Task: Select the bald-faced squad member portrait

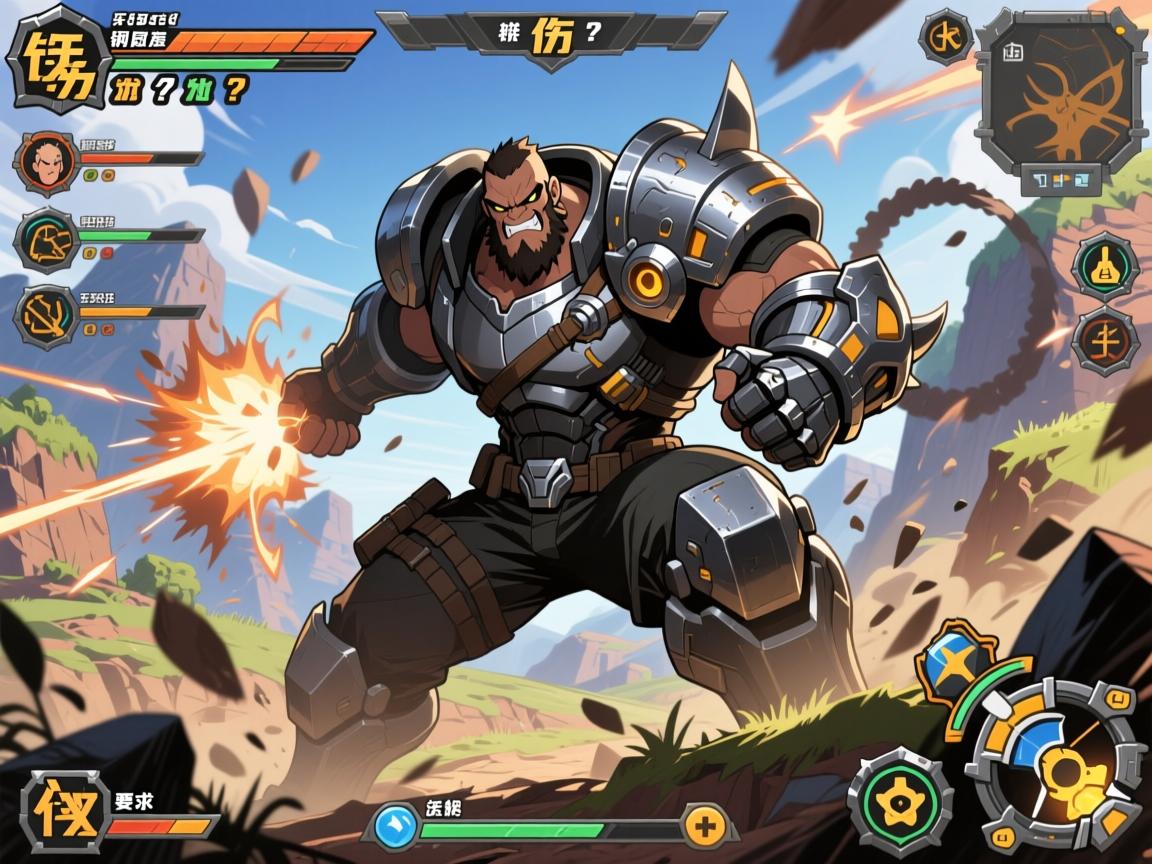Action: (47, 163)
